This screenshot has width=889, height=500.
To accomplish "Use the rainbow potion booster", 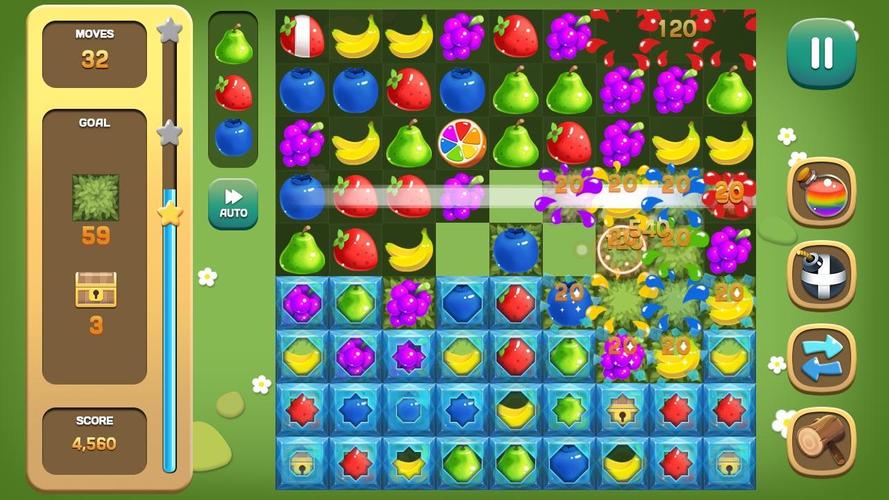I will point(822,193).
